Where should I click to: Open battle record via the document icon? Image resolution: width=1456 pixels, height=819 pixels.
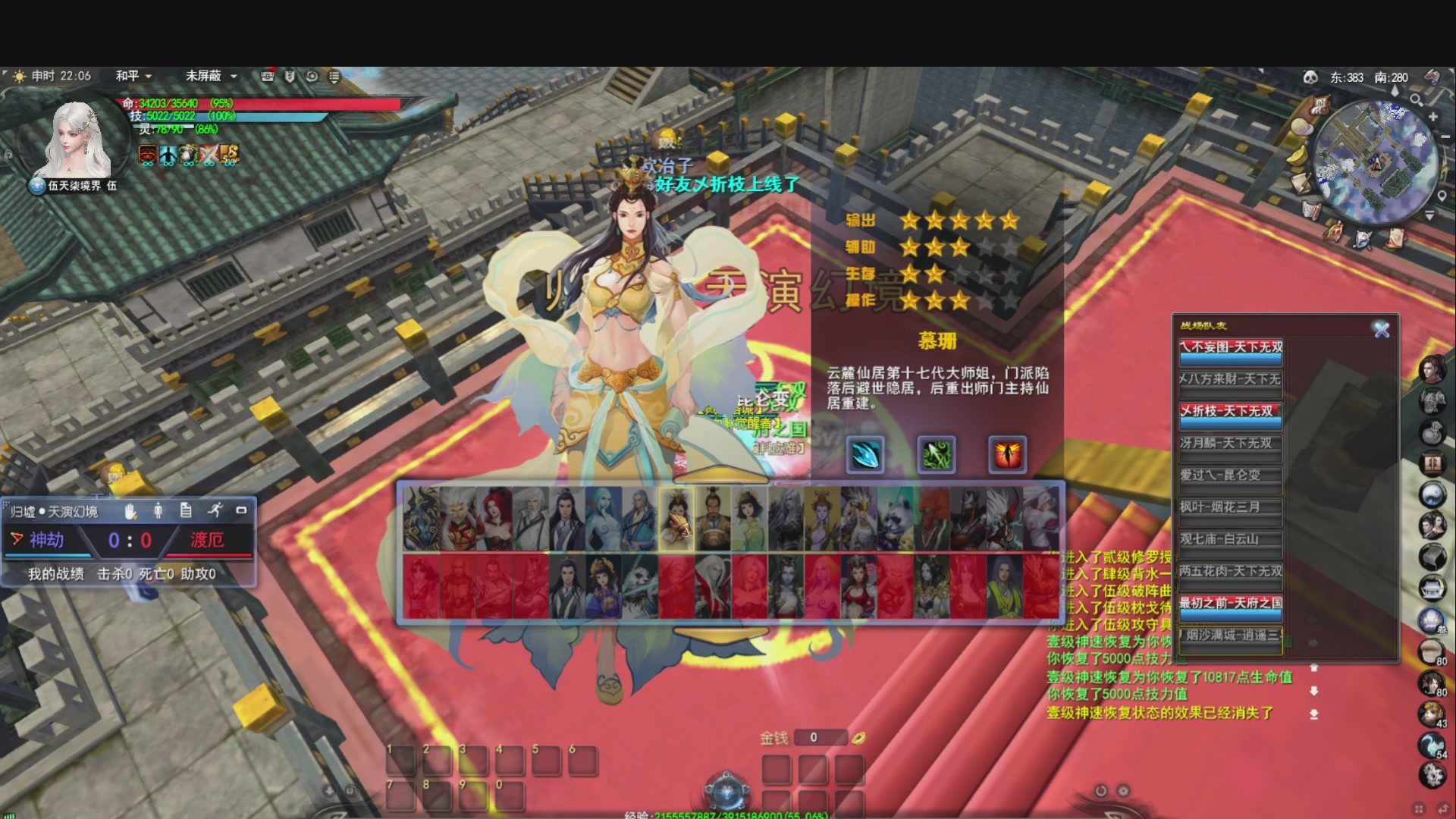click(x=187, y=510)
